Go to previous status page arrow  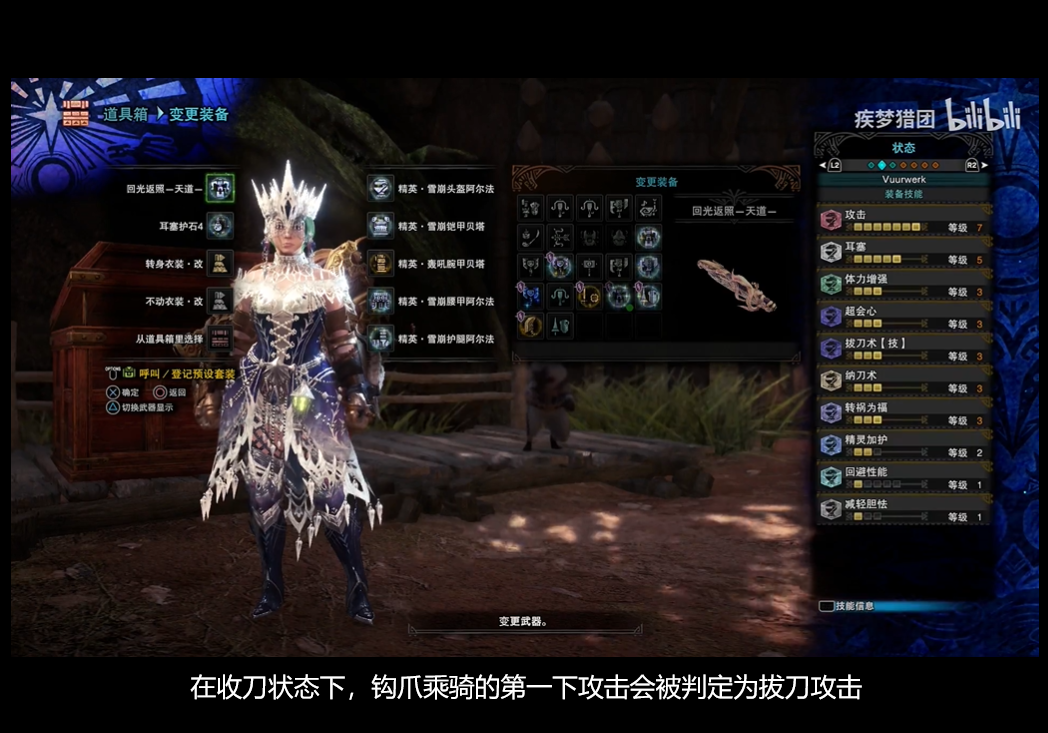[822, 165]
